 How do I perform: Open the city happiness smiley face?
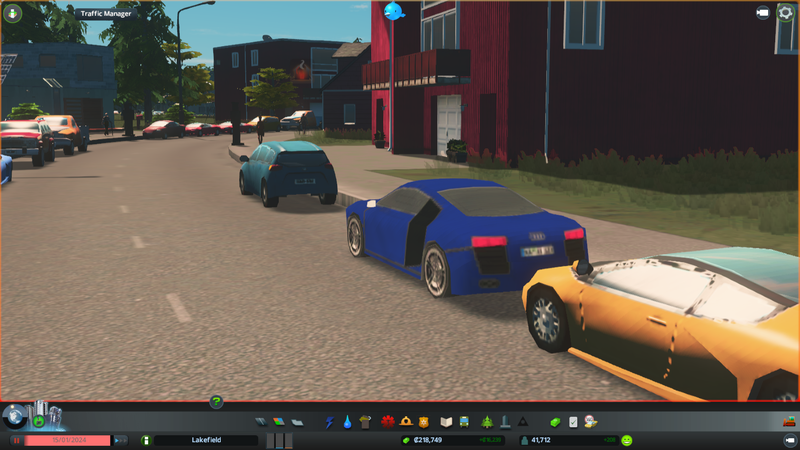(x=627, y=440)
